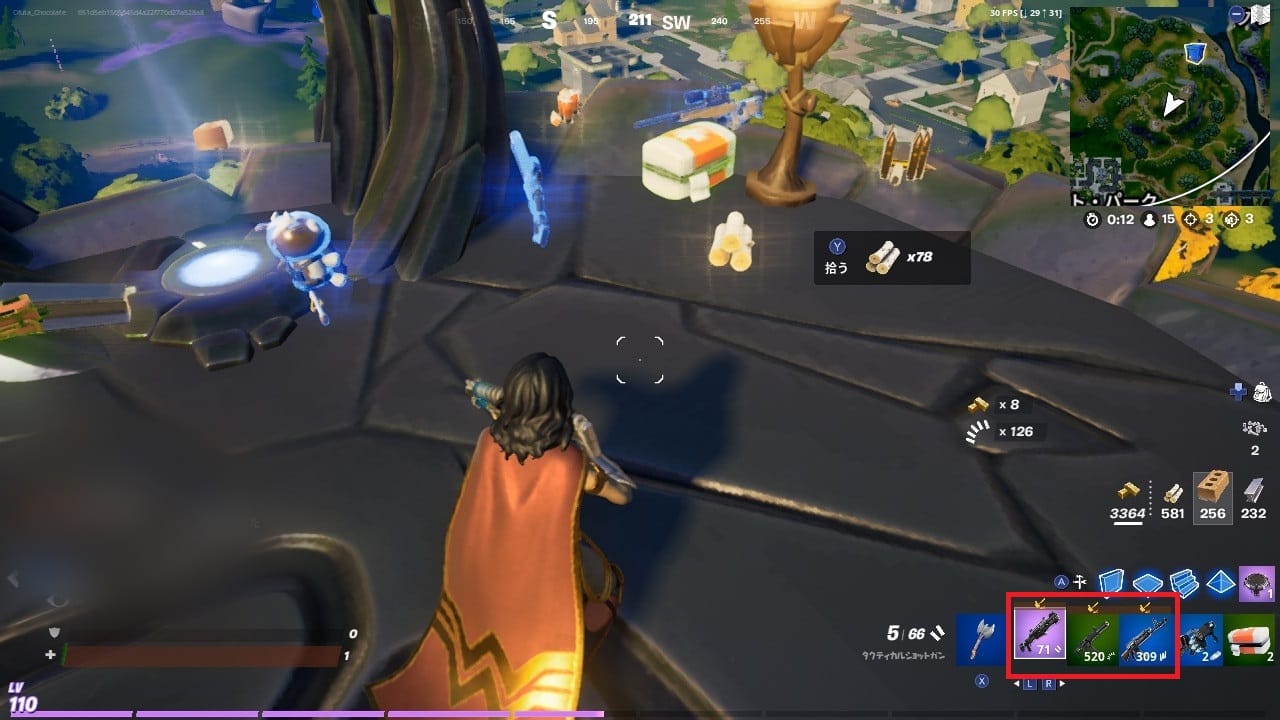Choose the wall building piece
This screenshot has width=1280, height=720.
(1113, 581)
